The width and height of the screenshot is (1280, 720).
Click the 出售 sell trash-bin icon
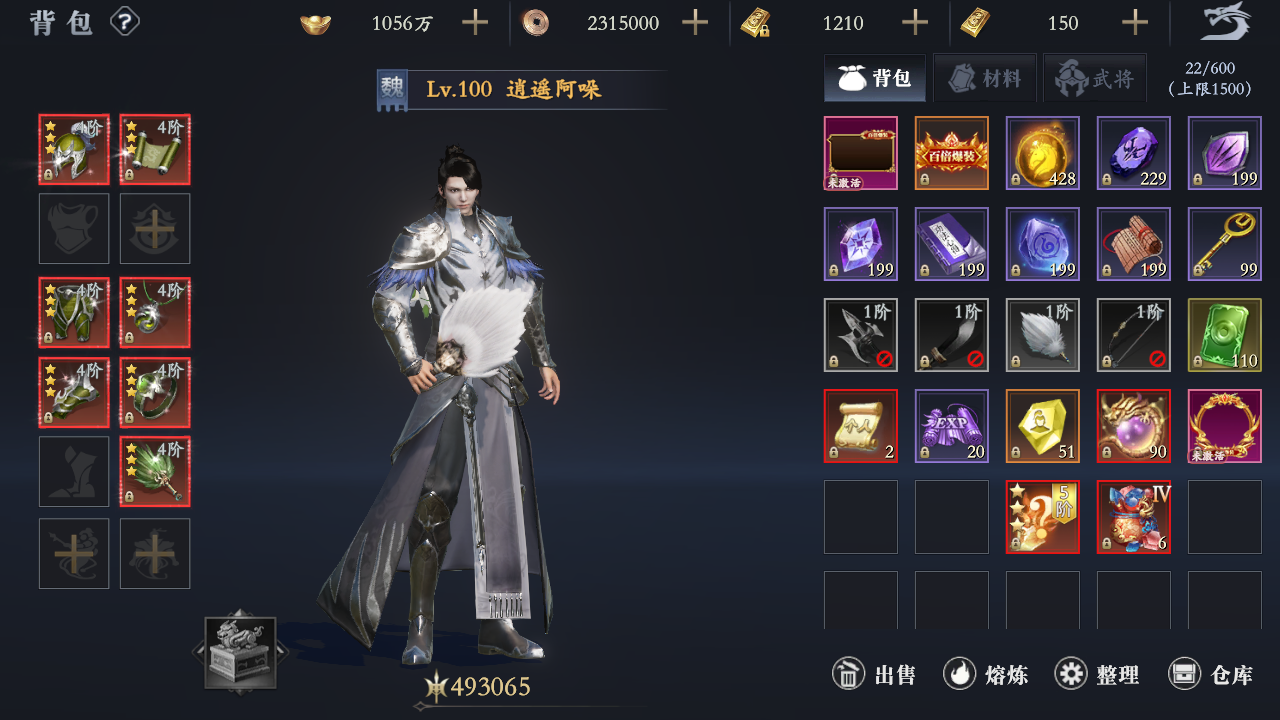[x=847, y=674]
